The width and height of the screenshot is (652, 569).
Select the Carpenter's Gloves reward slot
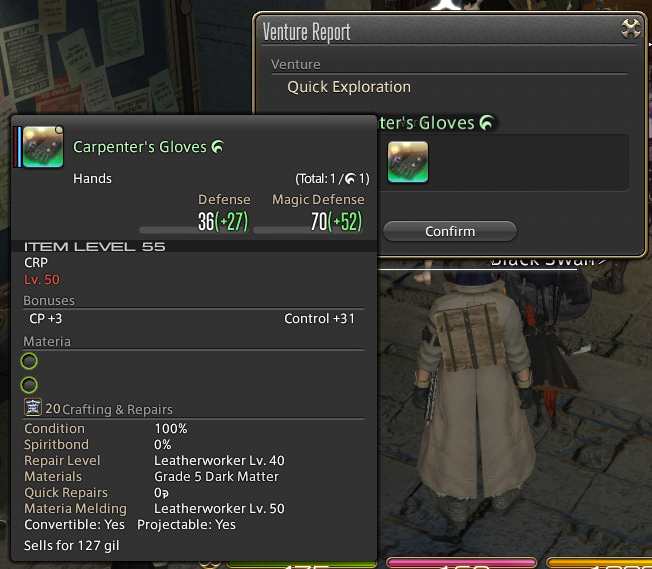click(x=408, y=162)
